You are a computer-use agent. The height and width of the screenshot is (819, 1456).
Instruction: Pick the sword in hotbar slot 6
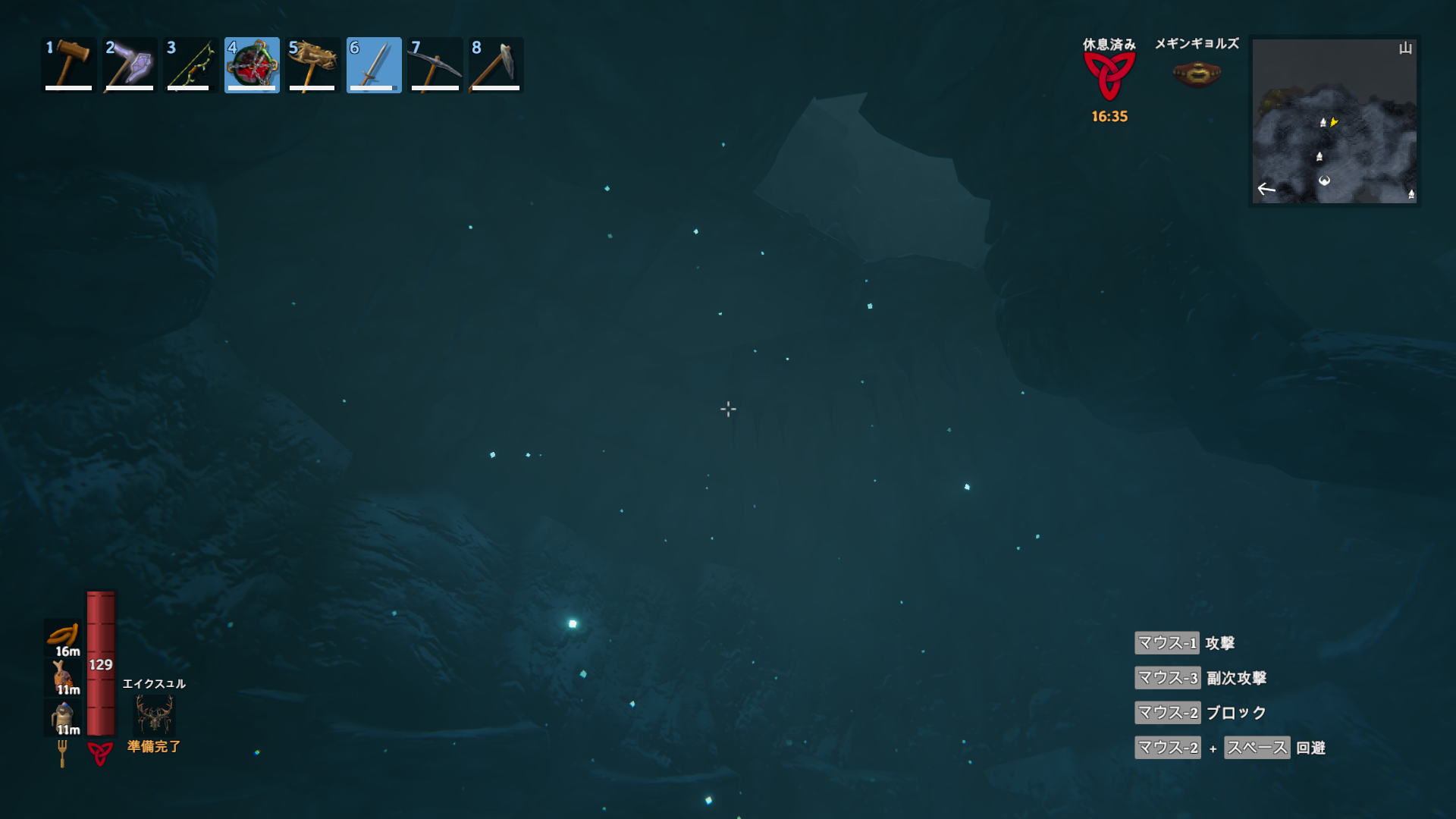[x=374, y=65]
